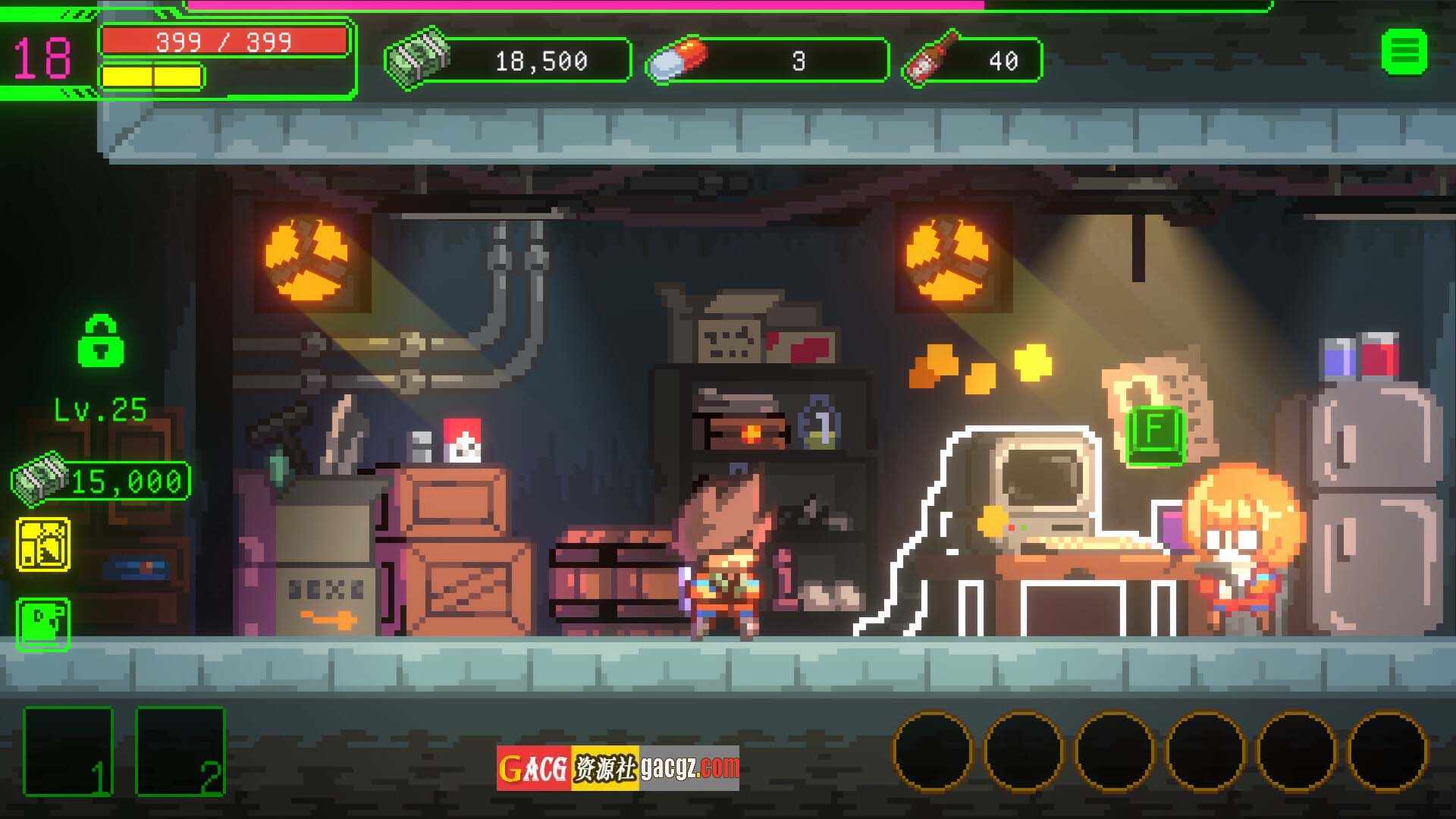Select quick slot number 1
Screen dimensions: 1456x819
click(x=68, y=752)
